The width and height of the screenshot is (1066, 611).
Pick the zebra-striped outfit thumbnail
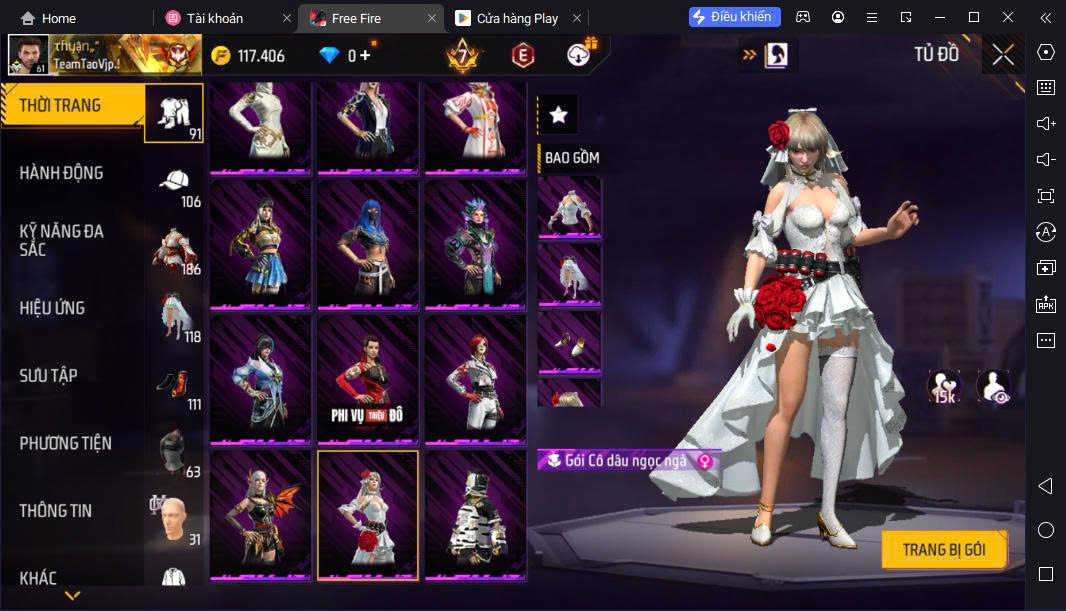(475, 514)
